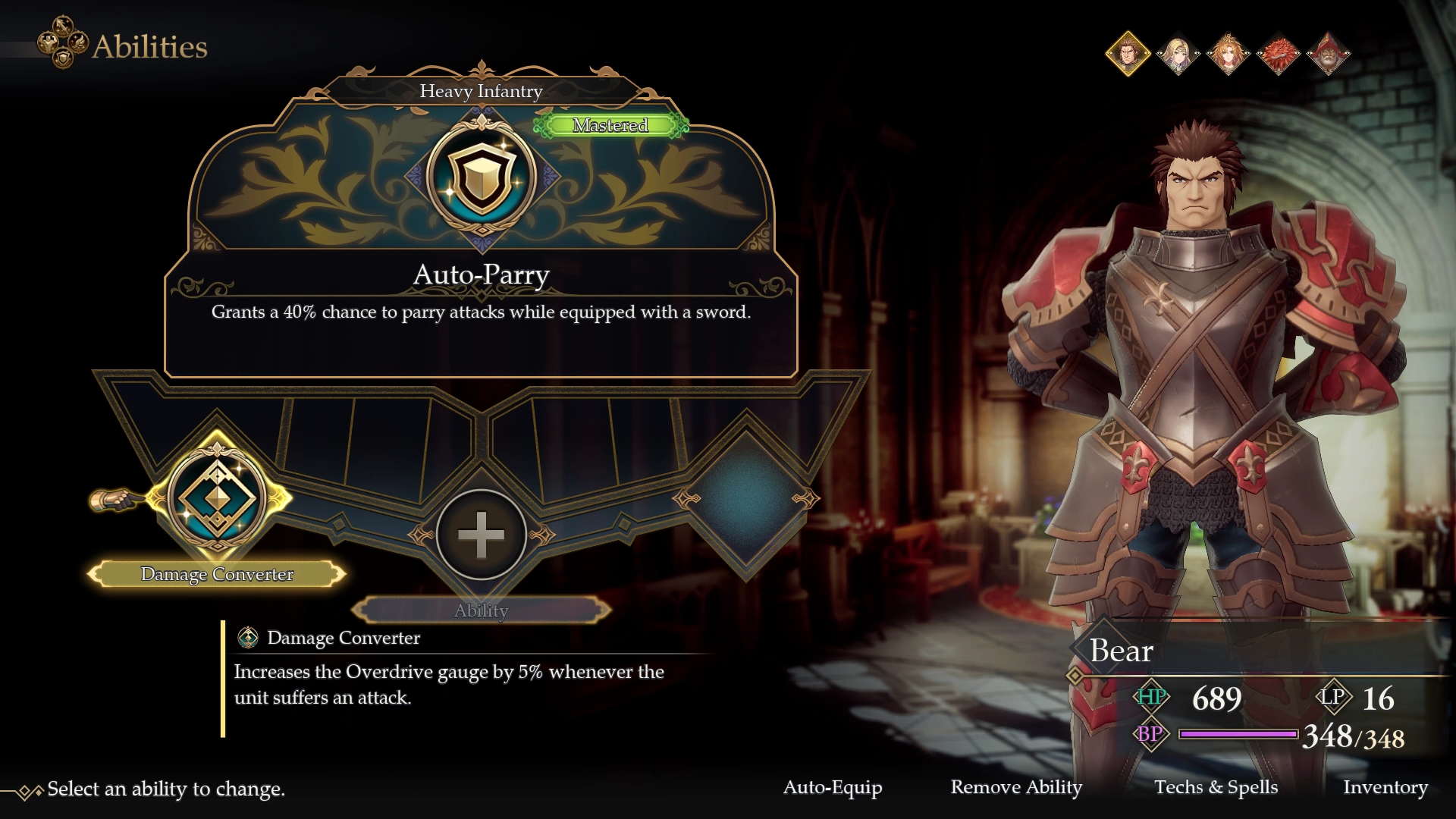This screenshot has width=1456, height=819.
Task: Click Auto-Equip at the bottom
Action: (833, 787)
